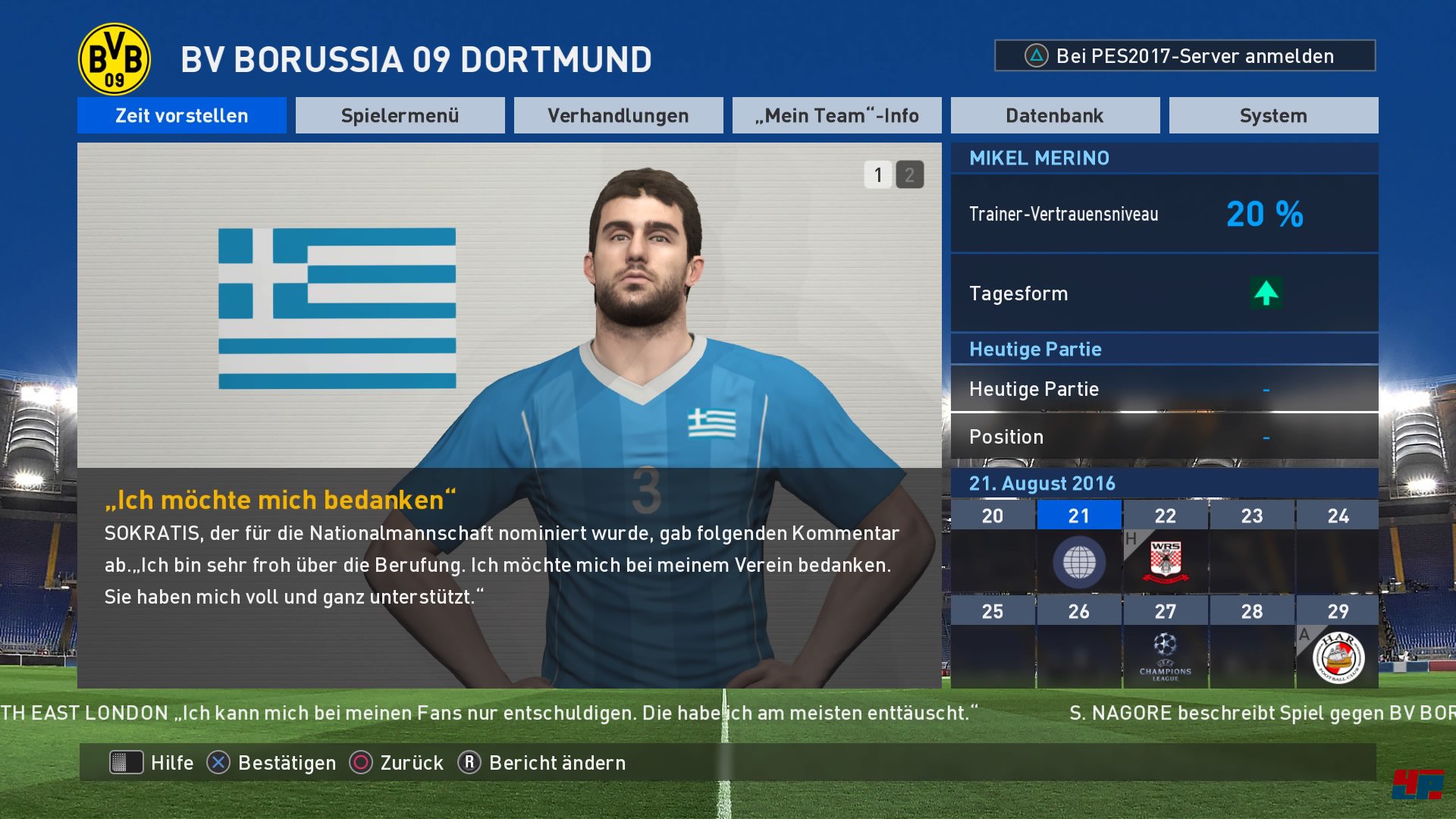
Task: Select calendar day 24
Action: coord(1338,548)
